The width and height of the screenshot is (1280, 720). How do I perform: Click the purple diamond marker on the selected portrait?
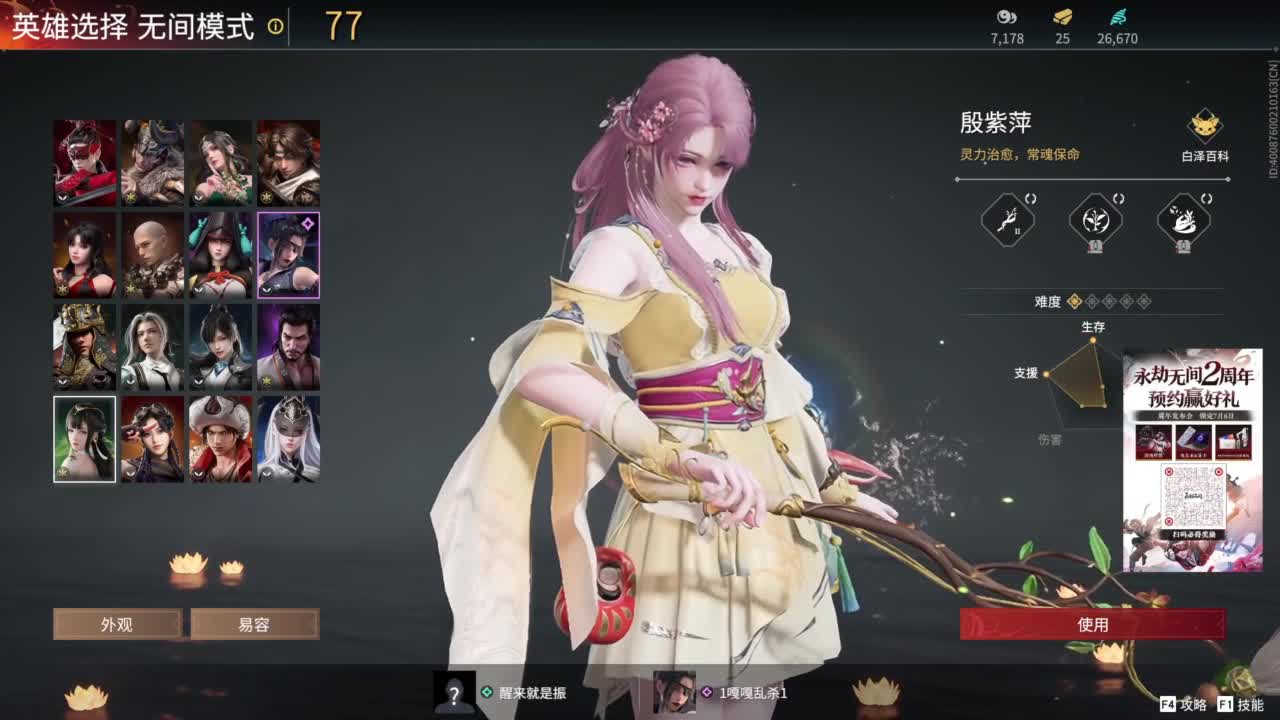point(306,222)
